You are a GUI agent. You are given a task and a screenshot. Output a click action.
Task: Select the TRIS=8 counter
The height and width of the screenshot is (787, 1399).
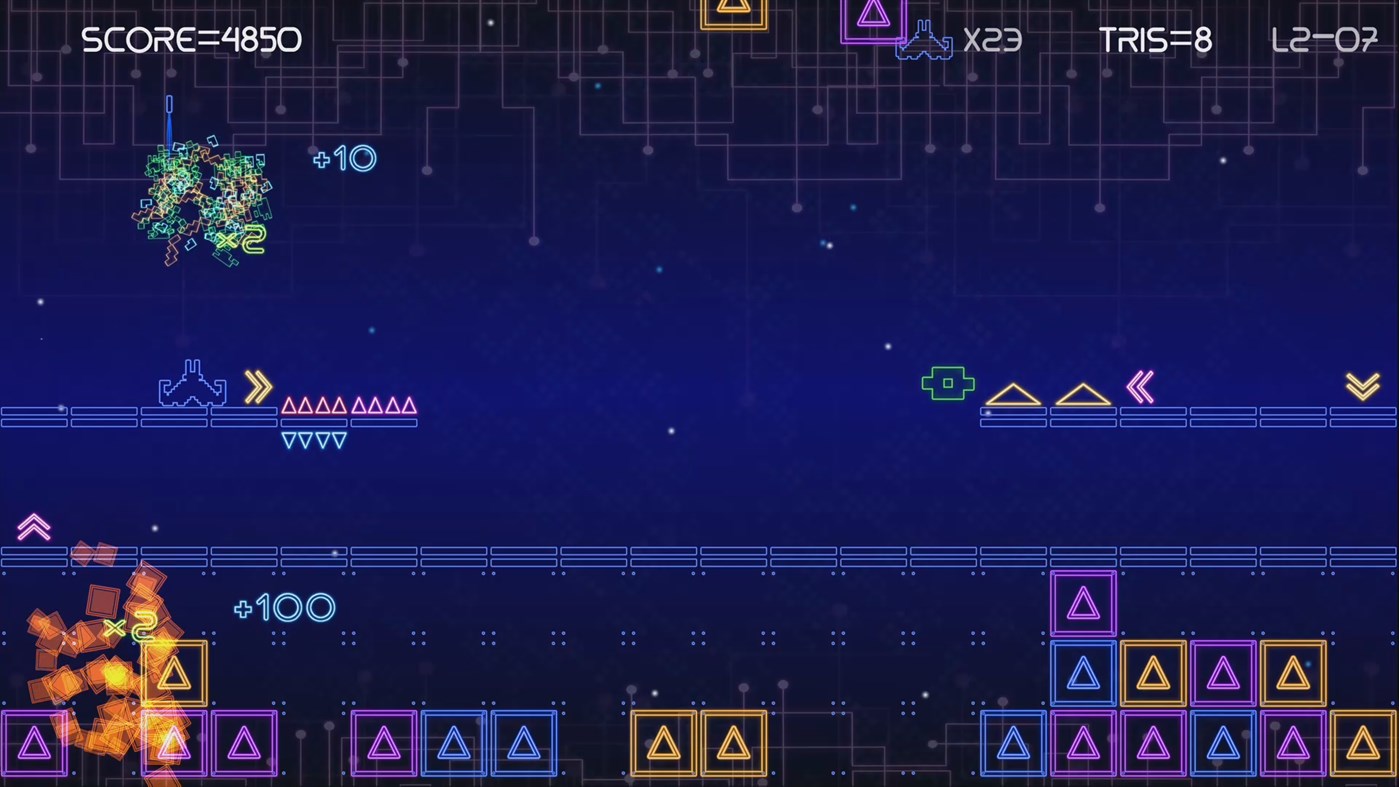[1154, 40]
